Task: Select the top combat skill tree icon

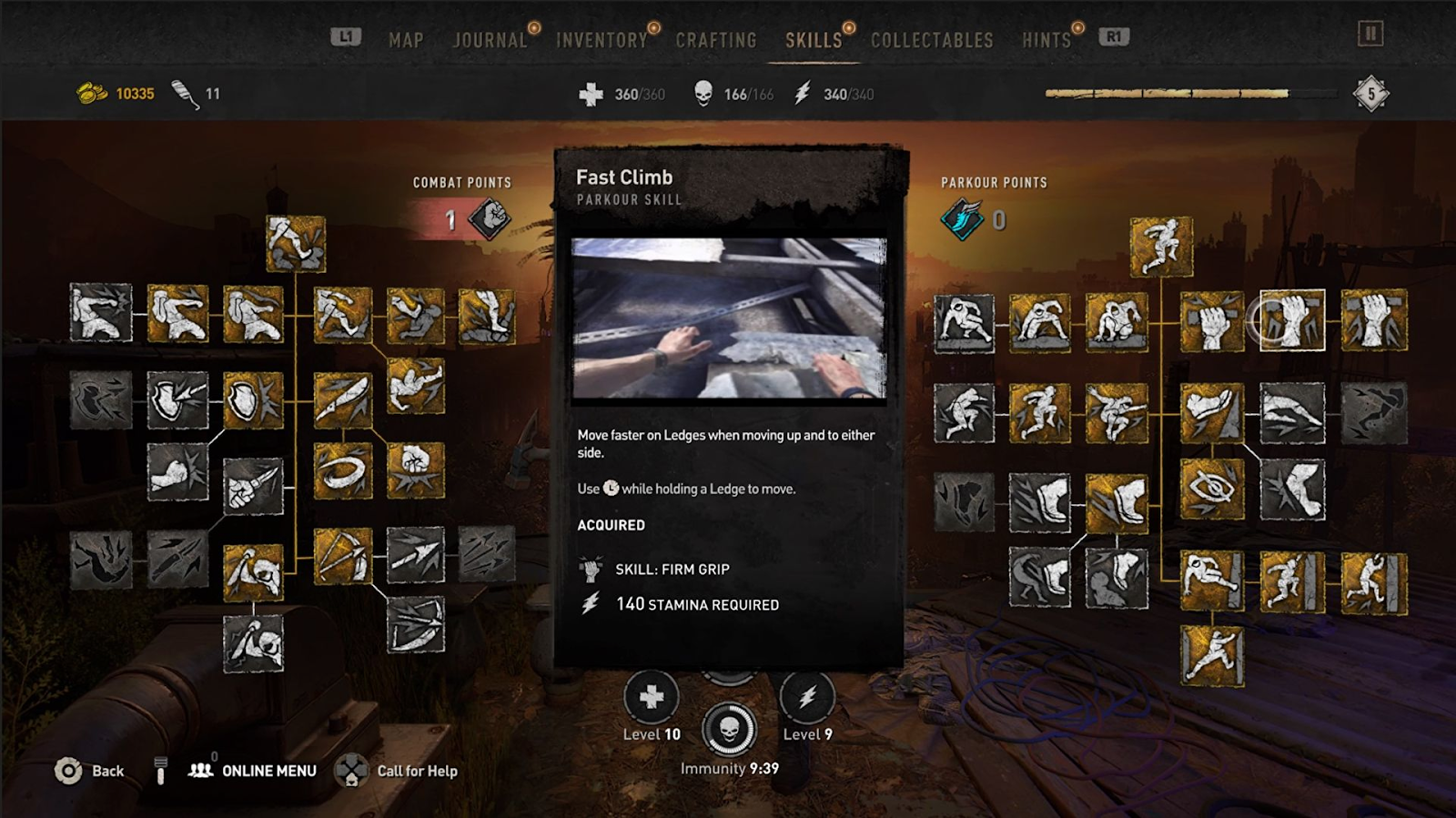Action: point(296,243)
